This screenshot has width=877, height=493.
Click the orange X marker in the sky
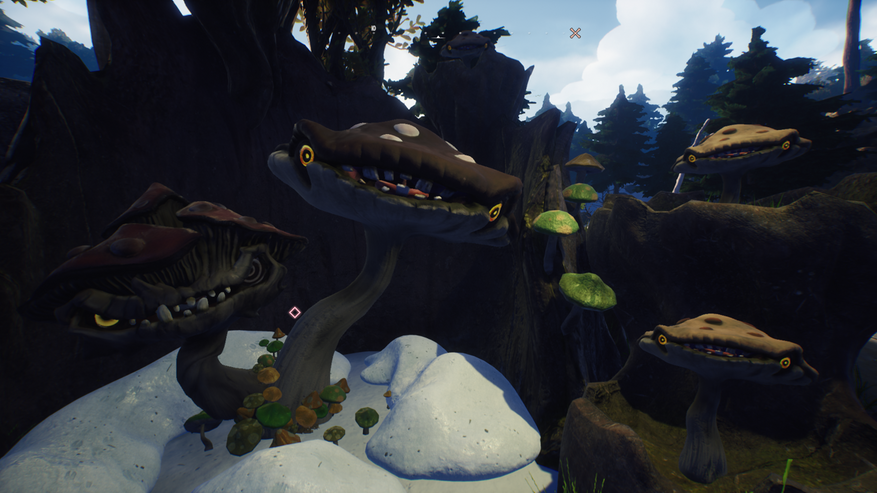point(575,33)
